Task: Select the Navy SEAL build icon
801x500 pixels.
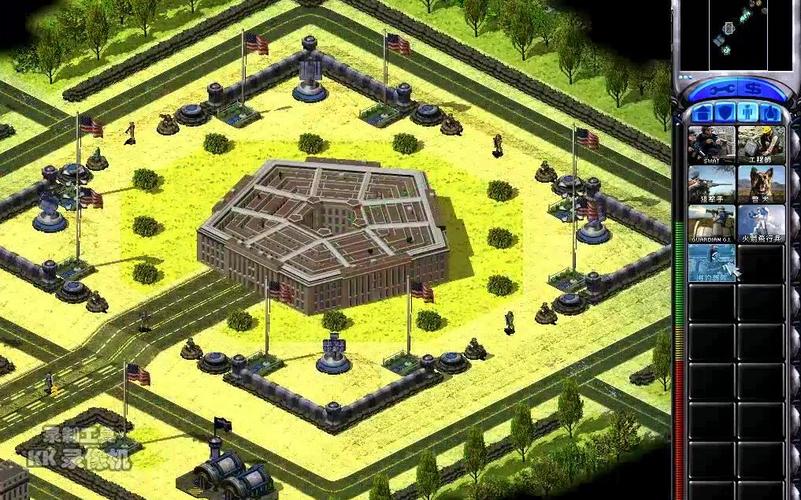Action: (x=711, y=263)
